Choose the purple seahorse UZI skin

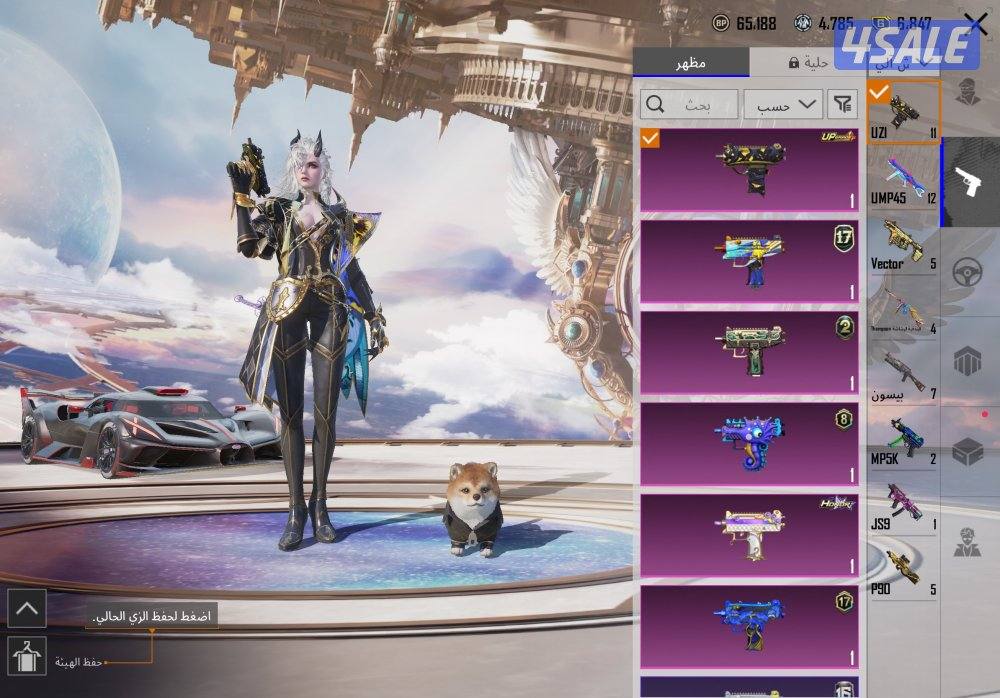tap(748, 444)
